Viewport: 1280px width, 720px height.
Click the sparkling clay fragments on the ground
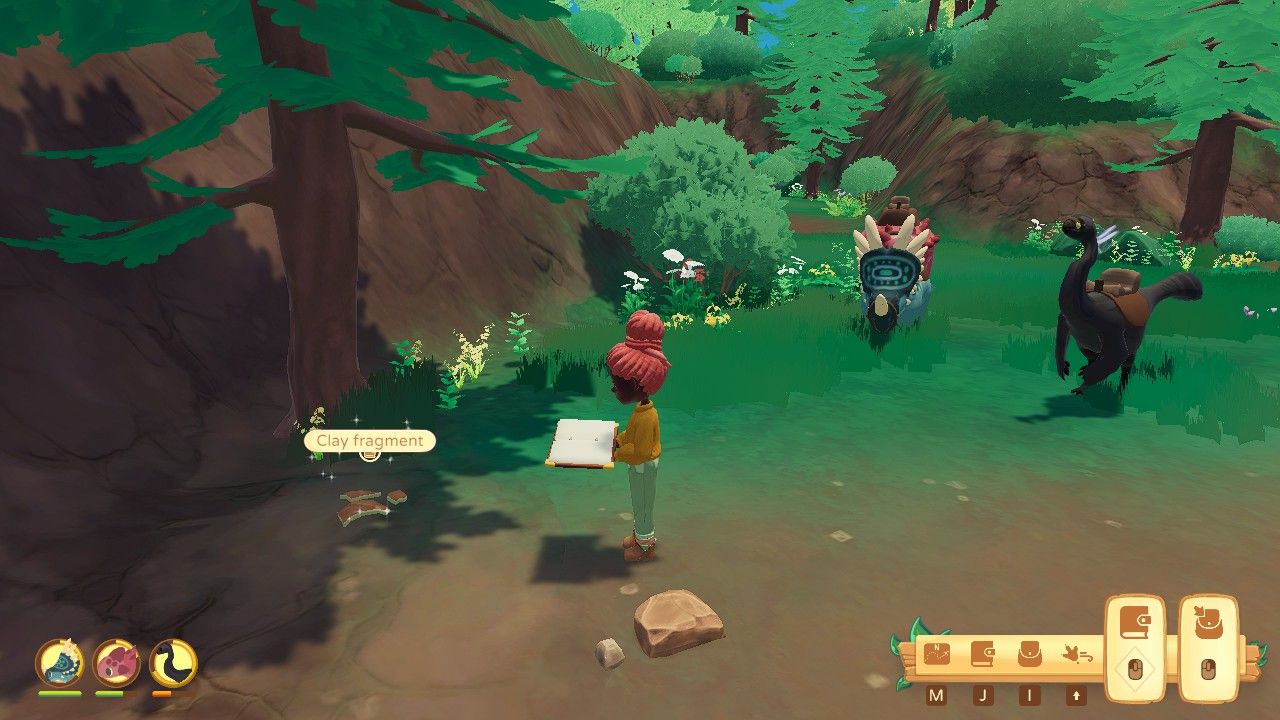(365, 505)
